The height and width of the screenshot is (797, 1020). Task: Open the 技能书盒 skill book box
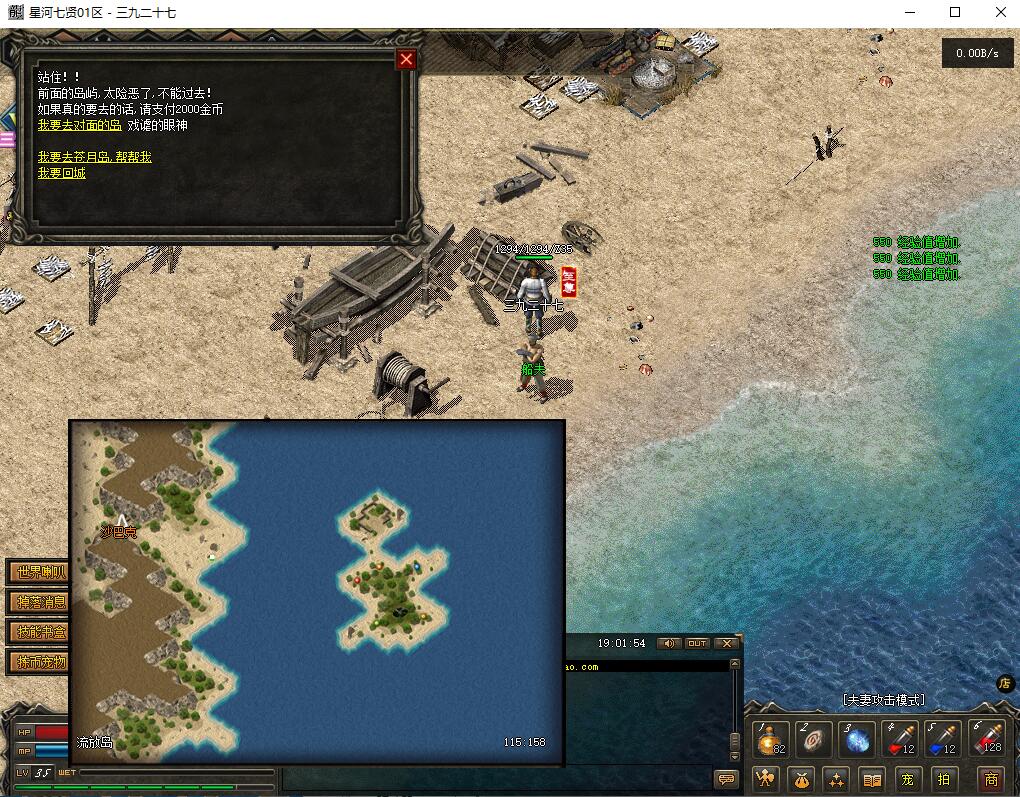click(38, 632)
